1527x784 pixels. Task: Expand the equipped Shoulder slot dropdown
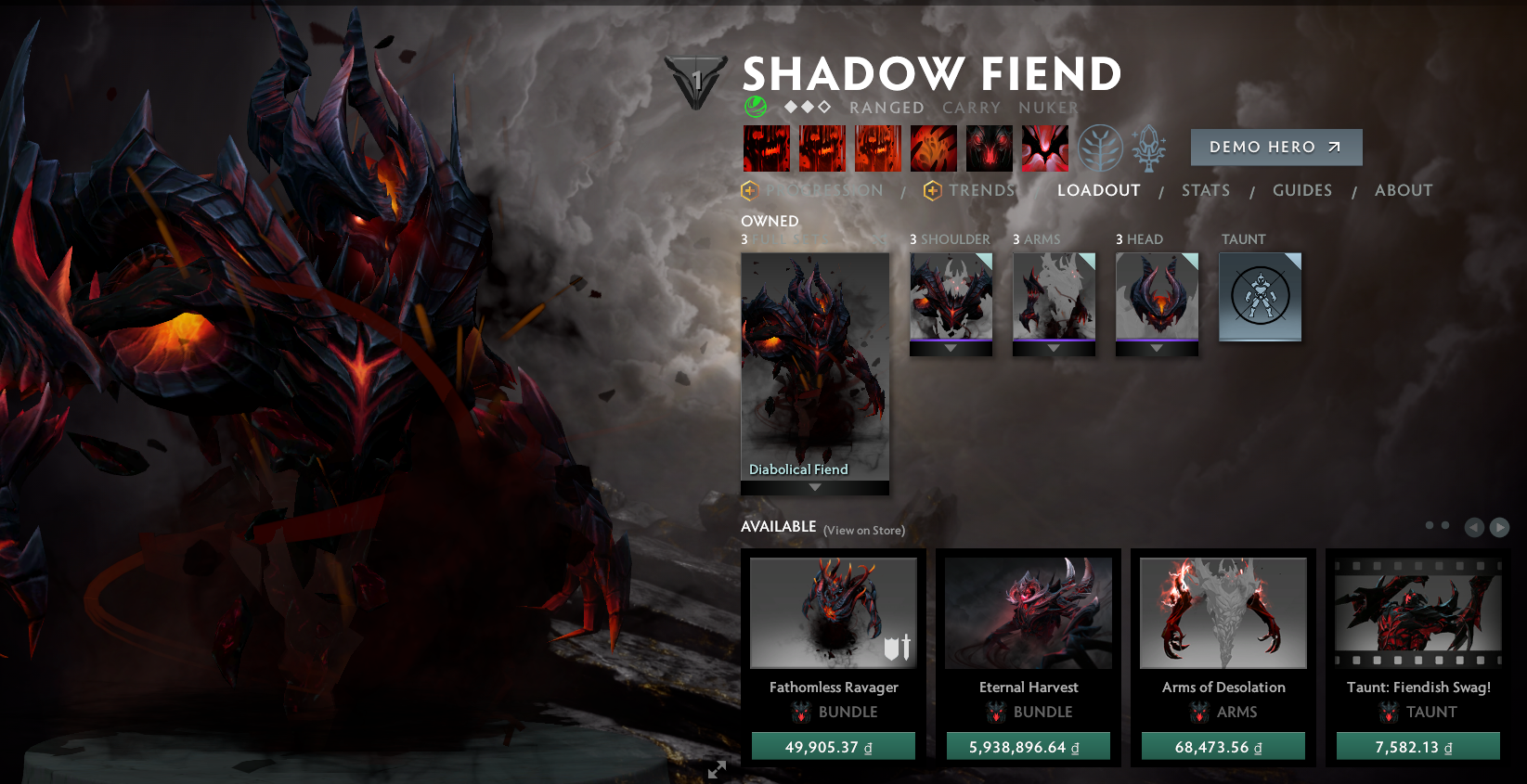pyautogui.click(x=951, y=348)
